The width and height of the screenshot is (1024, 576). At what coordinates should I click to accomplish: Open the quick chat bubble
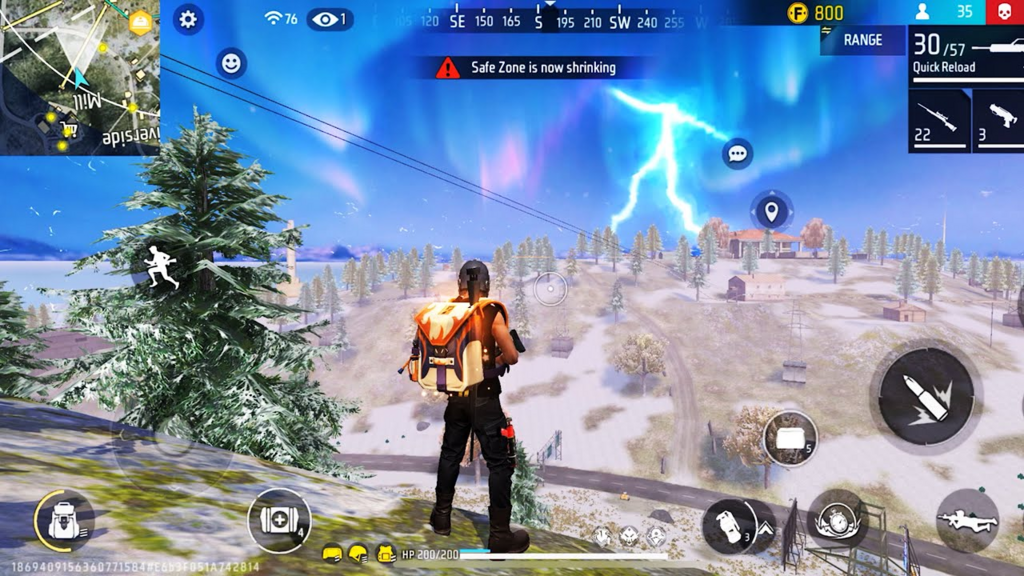pos(738,154)
